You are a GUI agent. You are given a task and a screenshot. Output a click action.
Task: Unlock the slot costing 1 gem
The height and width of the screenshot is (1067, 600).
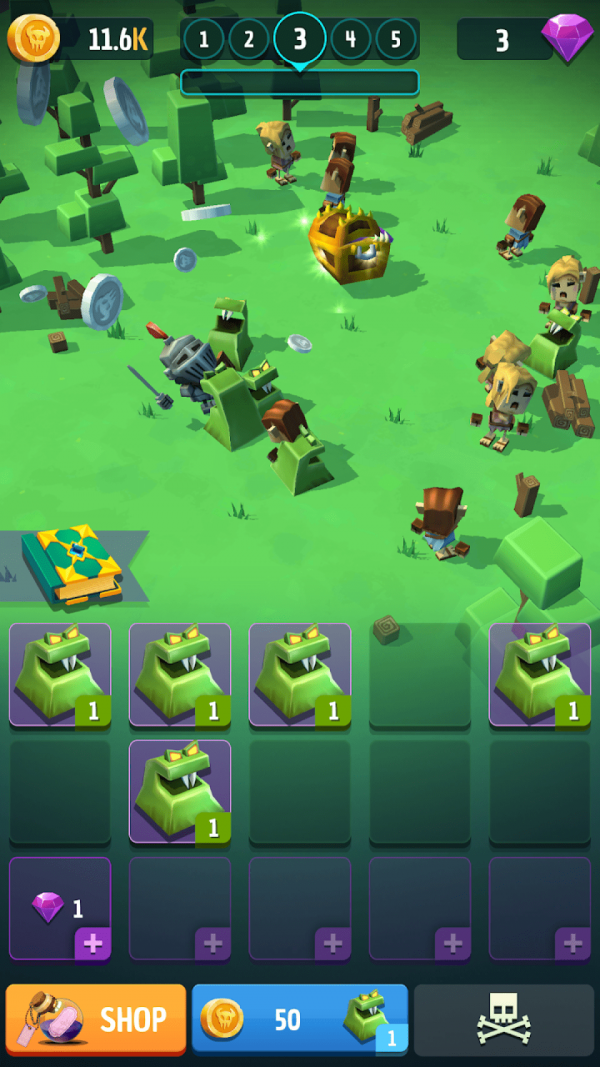(x=60, y=908)
